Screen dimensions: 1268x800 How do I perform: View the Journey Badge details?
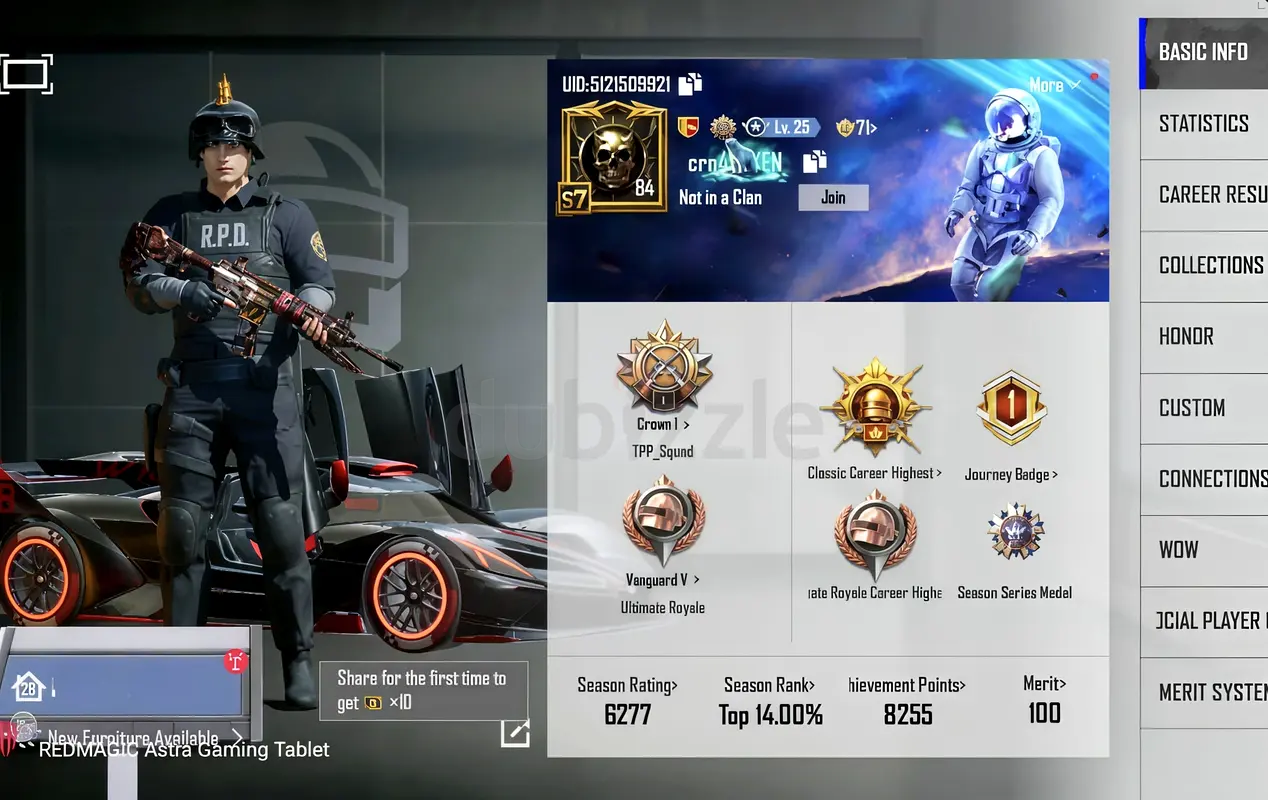tap(1011, 410)
